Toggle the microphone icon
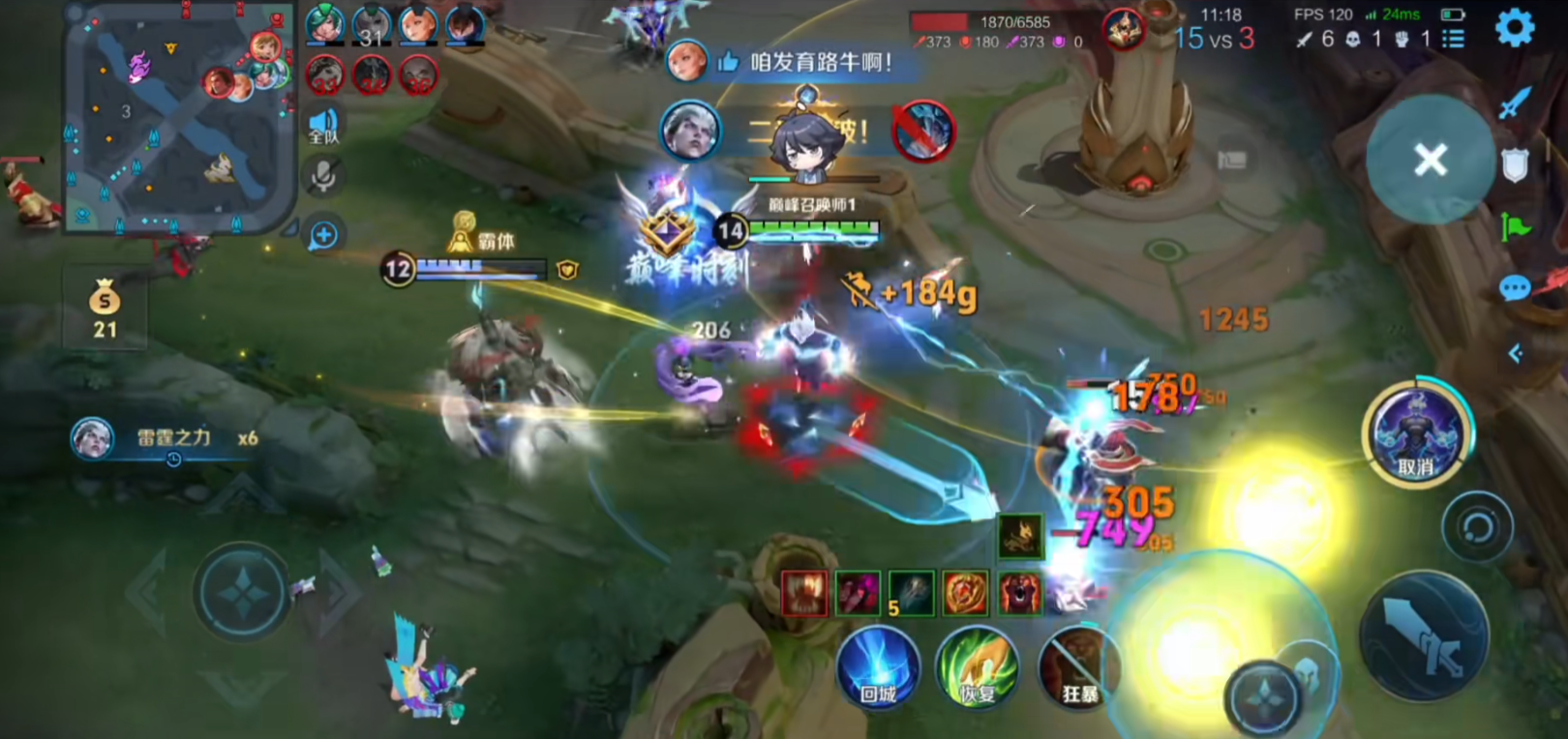Screen dimensions: 1568x739 click(323, 176)
